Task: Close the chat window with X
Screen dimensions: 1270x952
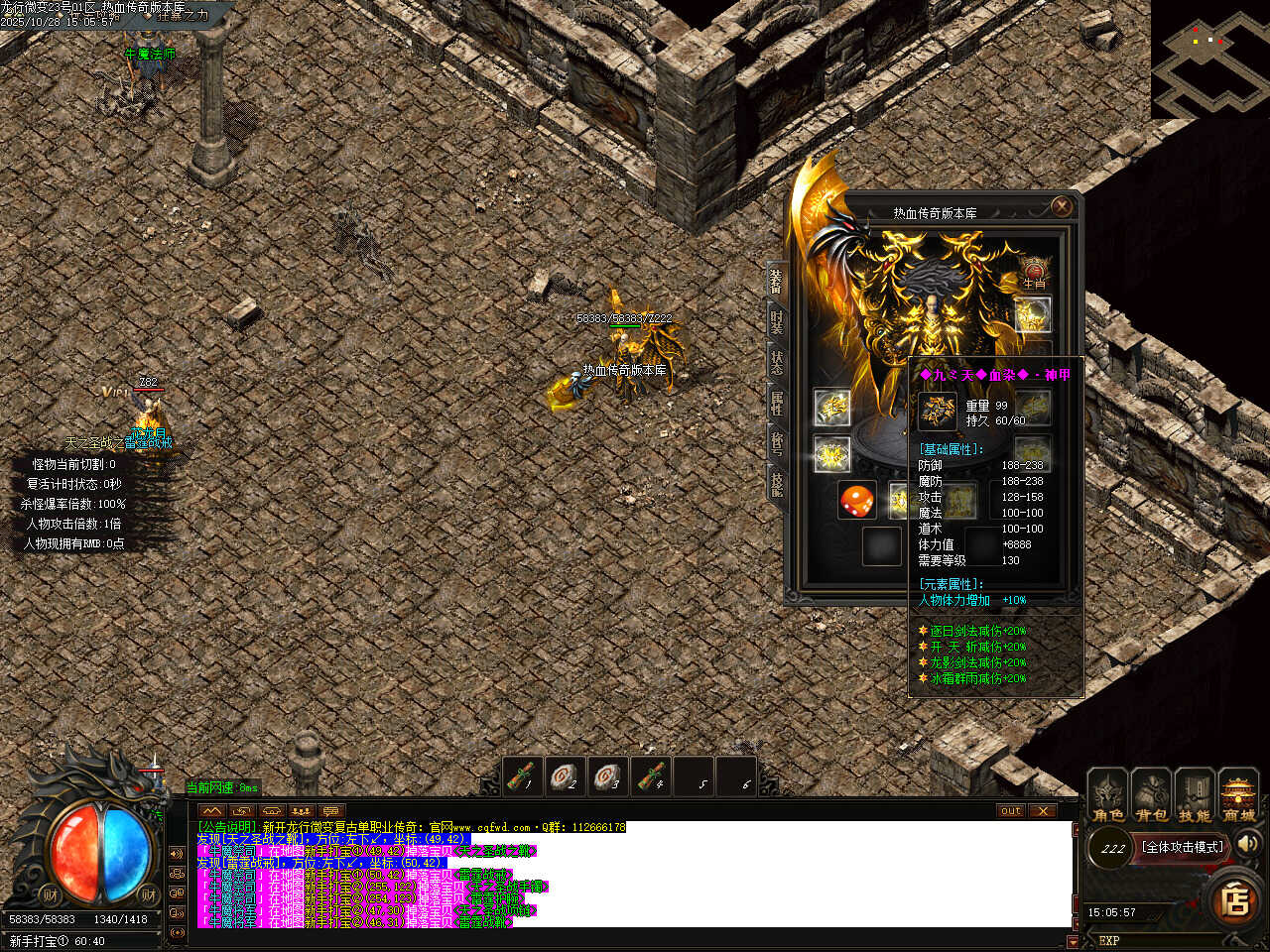Action: 1042,810
